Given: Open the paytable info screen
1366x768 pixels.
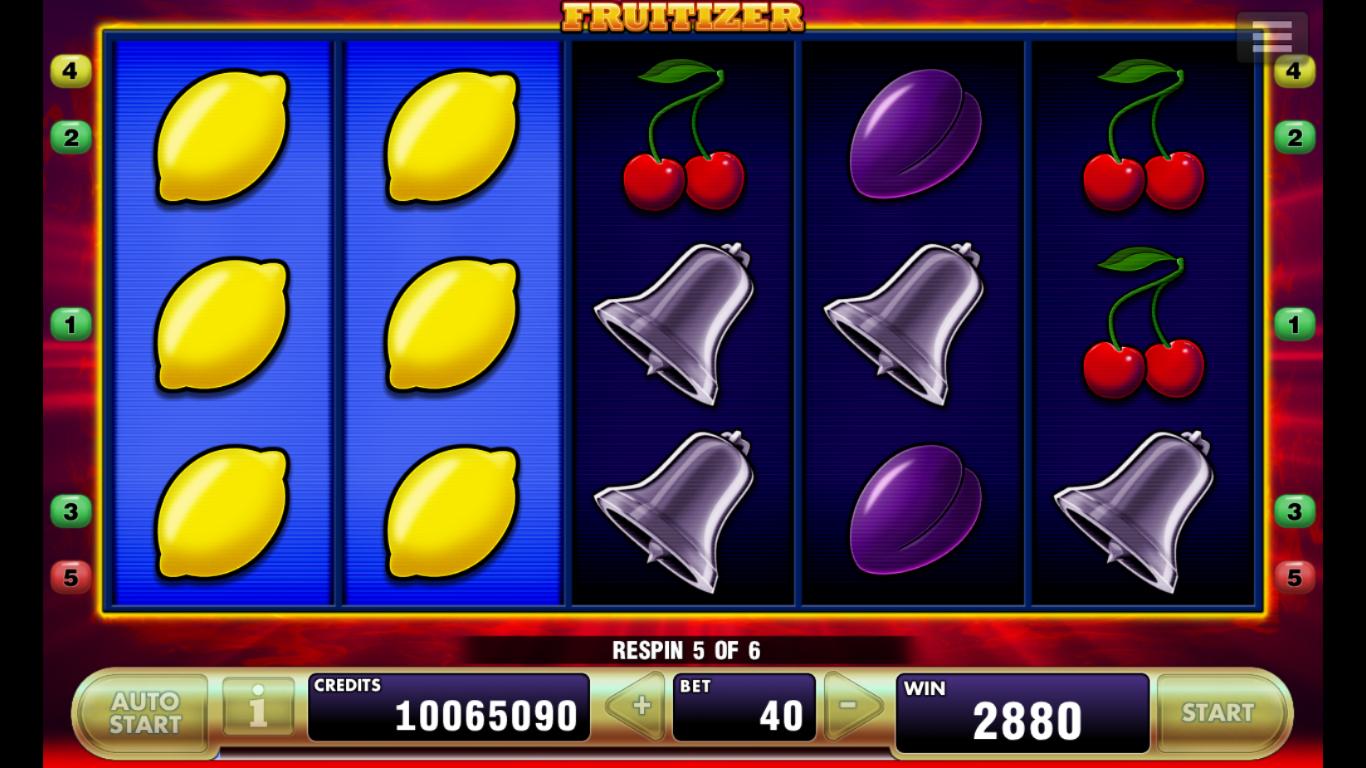Looking at the screenshot, I should point(256,711).
